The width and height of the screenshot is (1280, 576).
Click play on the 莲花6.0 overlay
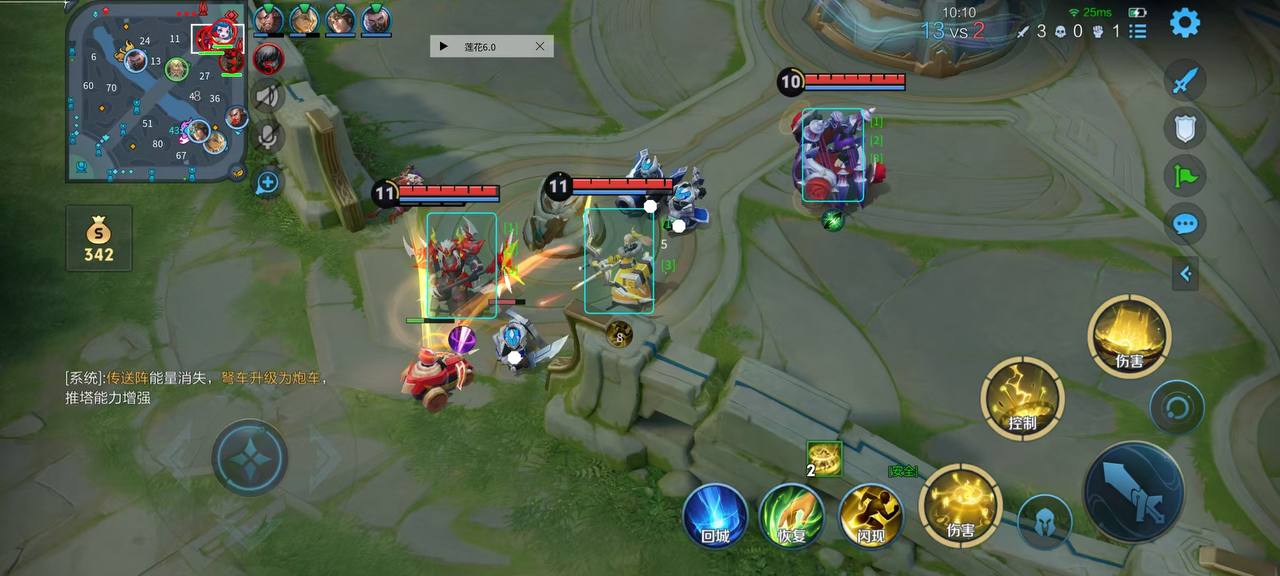(444, 46)
